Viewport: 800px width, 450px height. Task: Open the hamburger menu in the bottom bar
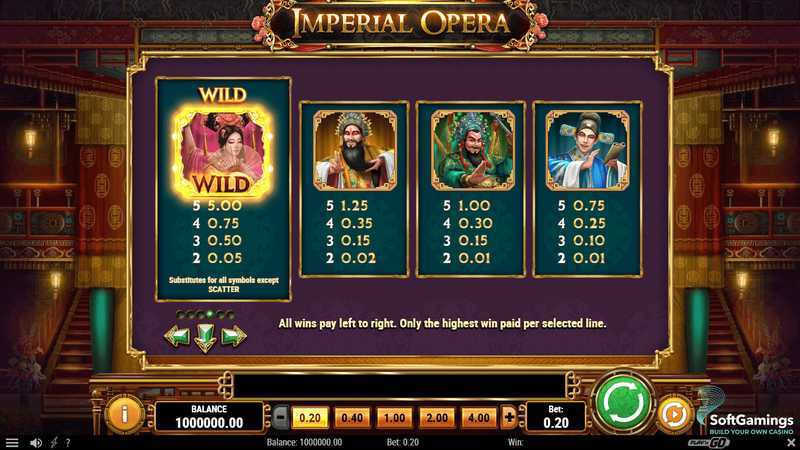click(x=12, y=442)
